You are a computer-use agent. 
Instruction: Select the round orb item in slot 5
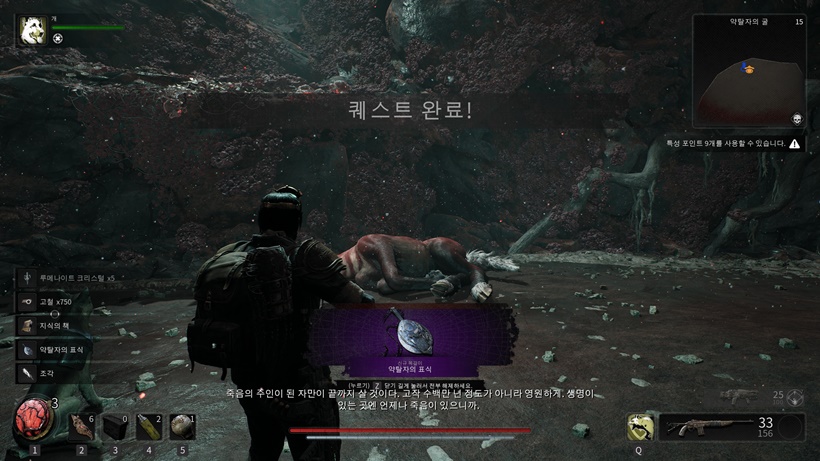181,427
